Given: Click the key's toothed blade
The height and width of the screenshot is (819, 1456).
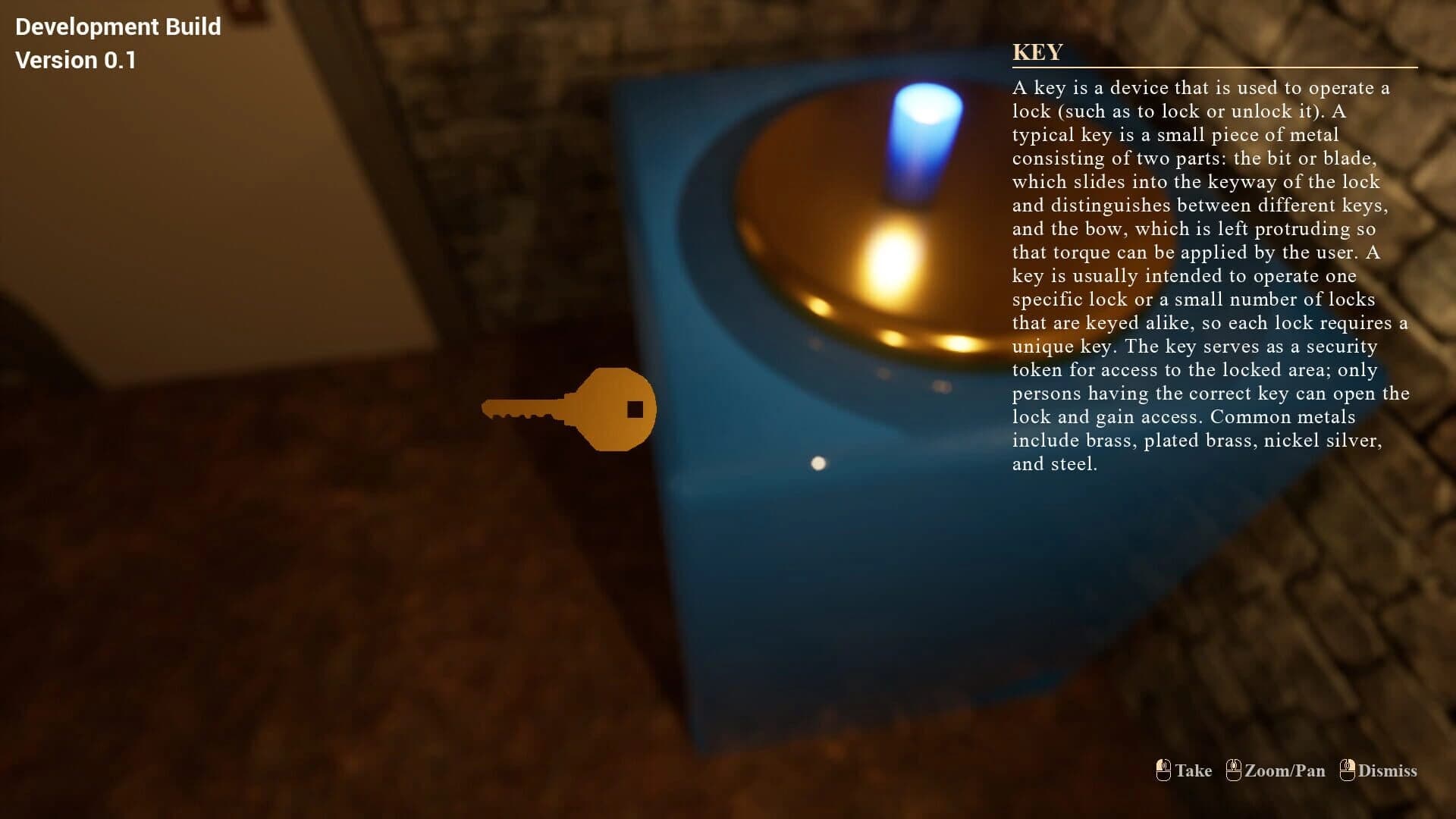Looking at the screenshot, I should [519, 413].
